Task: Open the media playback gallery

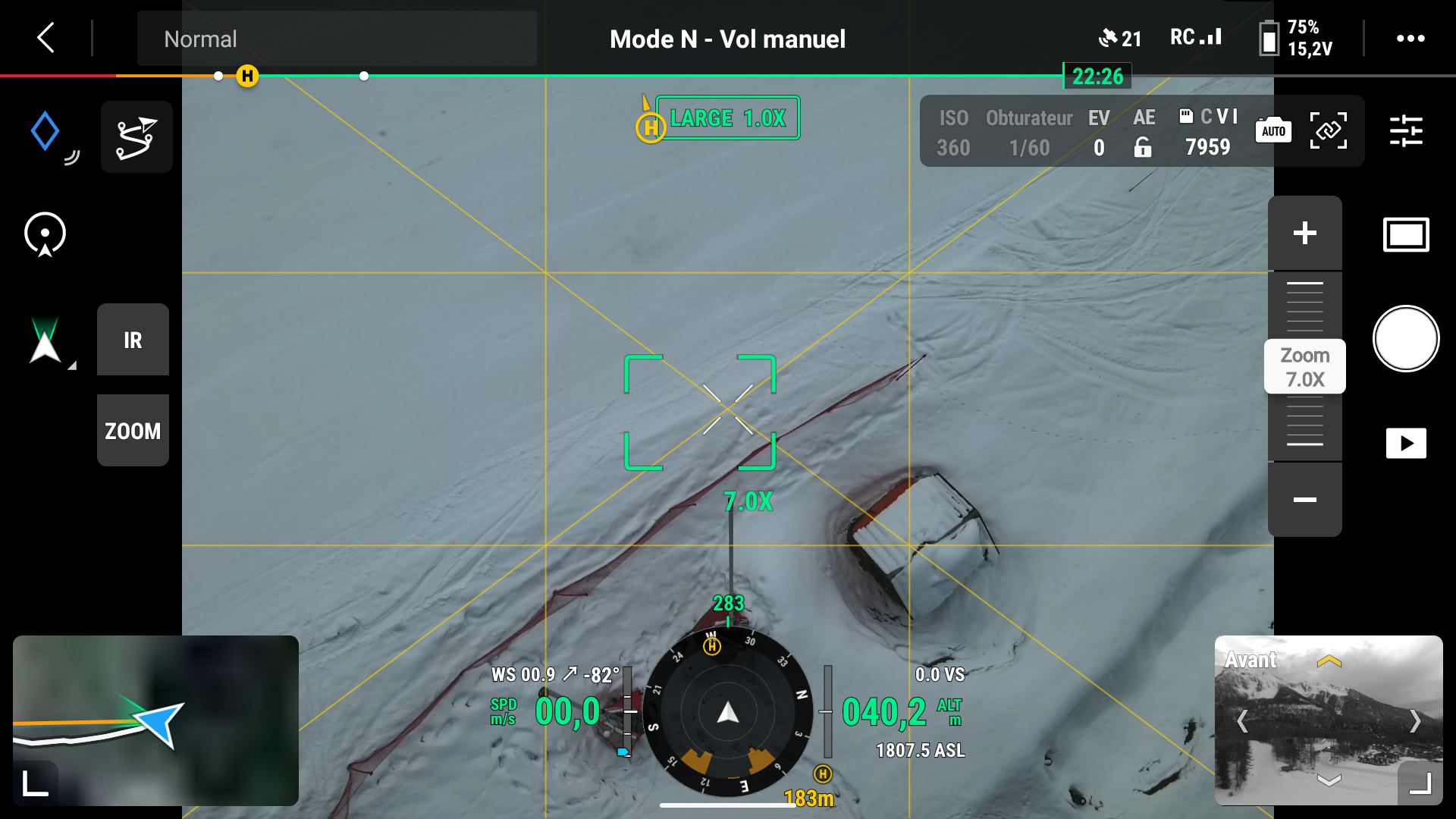Action: 1405,444
